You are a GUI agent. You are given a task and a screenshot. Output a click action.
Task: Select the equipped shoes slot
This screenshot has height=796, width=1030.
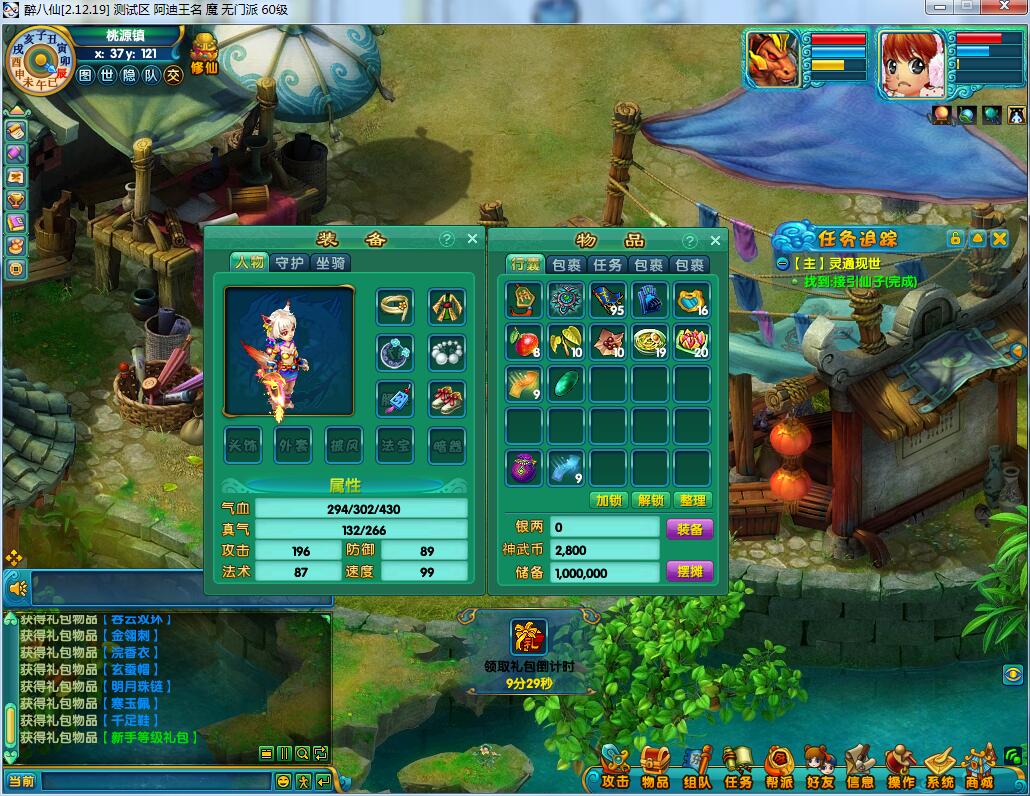447,399
